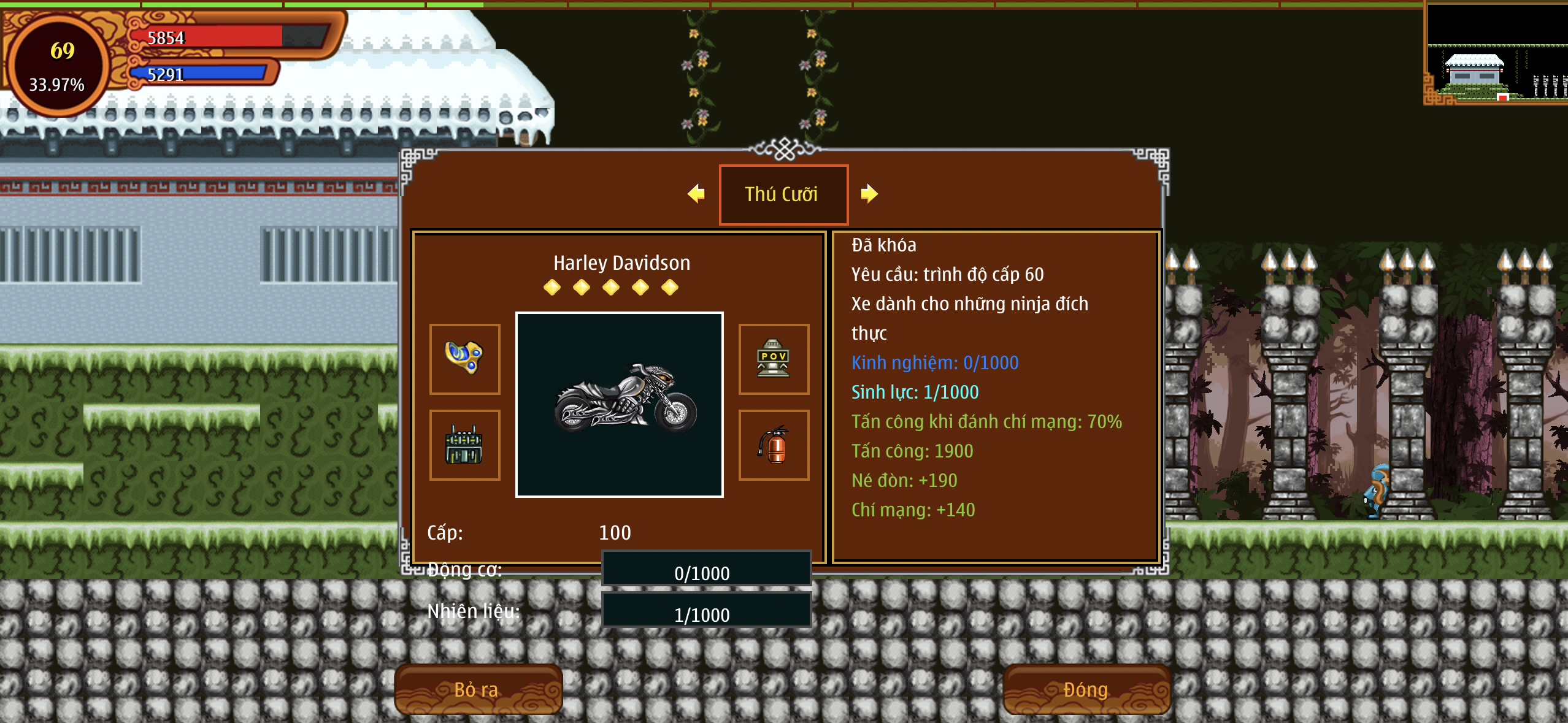Pick the POV trophy item slot
The width and height of the screenshot is (1568, 723).
click(x=773, y=359)
